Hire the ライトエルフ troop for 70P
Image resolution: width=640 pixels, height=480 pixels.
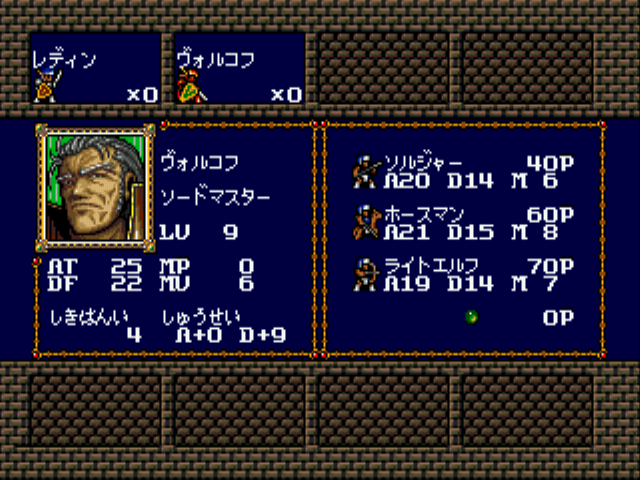point(464,274)
